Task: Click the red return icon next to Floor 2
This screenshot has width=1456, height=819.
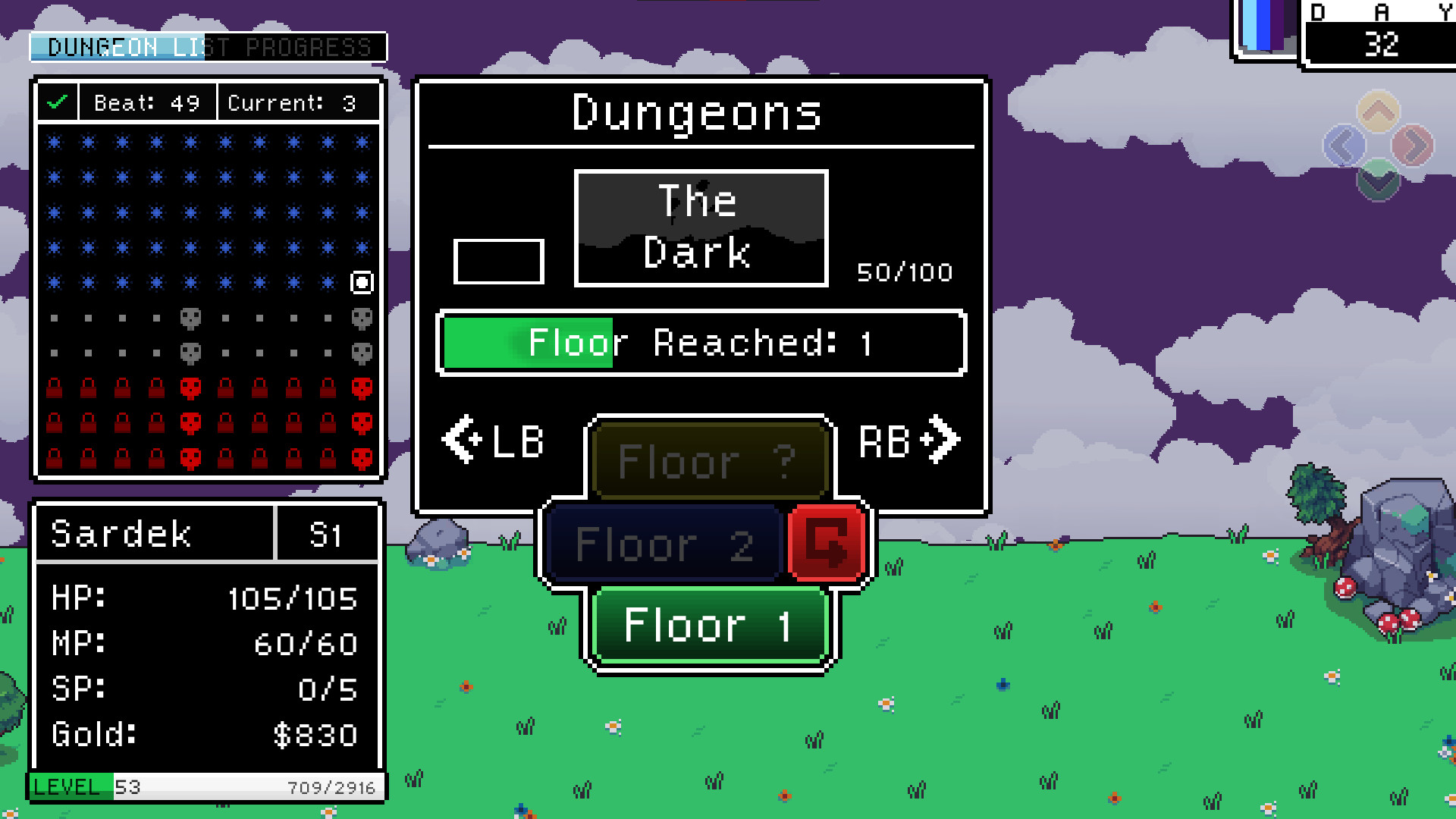Action: (826, 541)
